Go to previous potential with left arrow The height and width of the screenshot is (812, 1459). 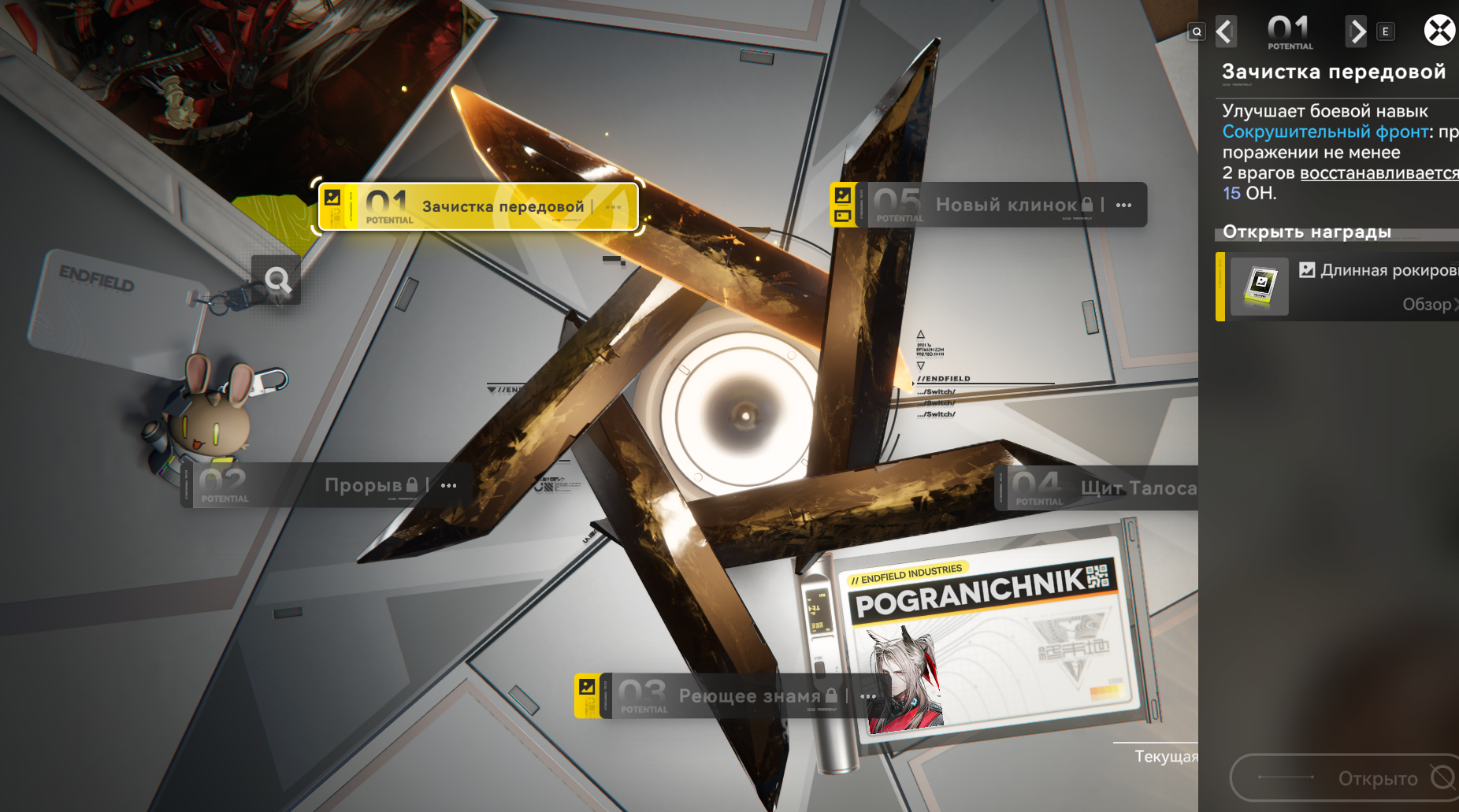click(1225, 32)
